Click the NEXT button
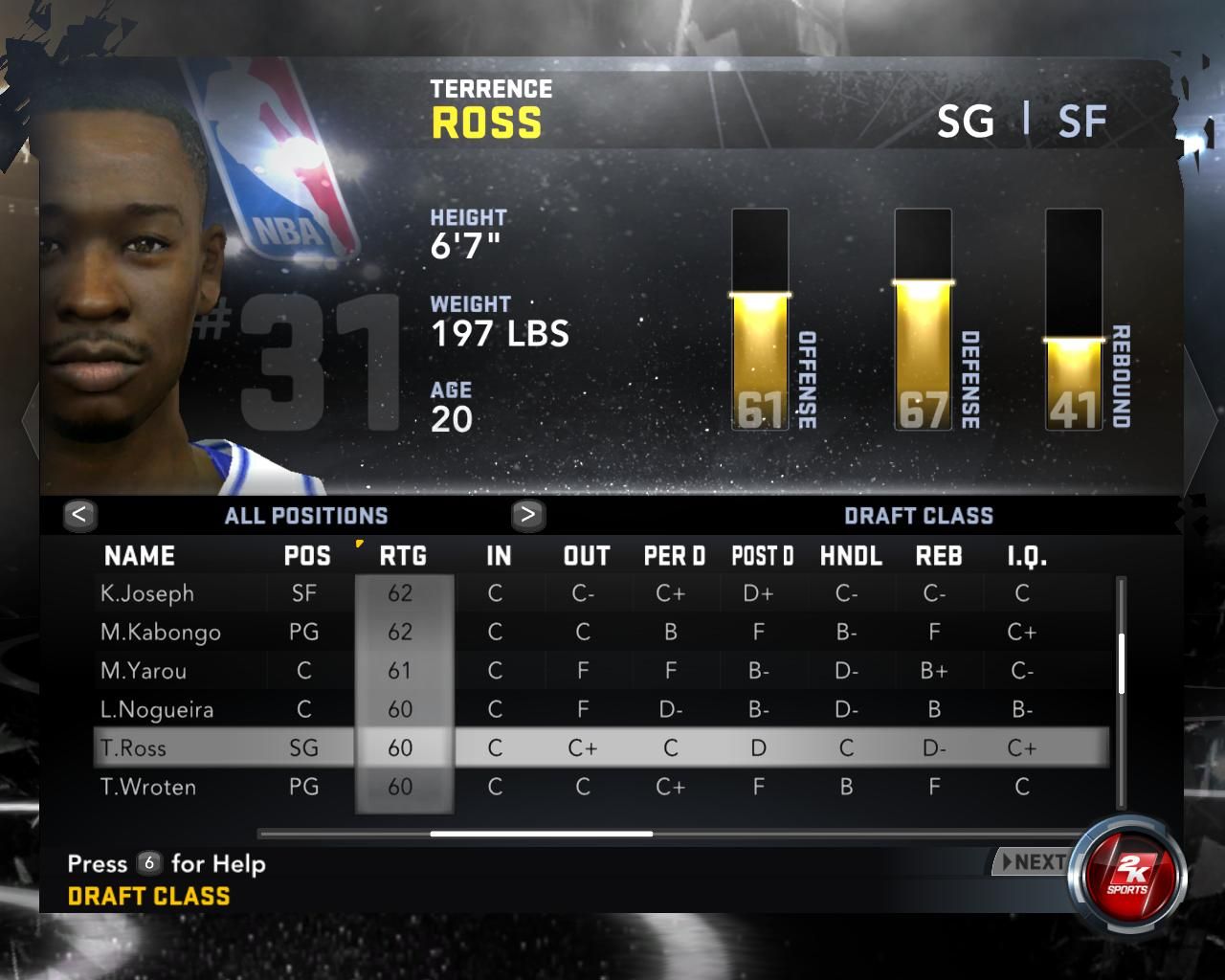 click(1034, 862)
